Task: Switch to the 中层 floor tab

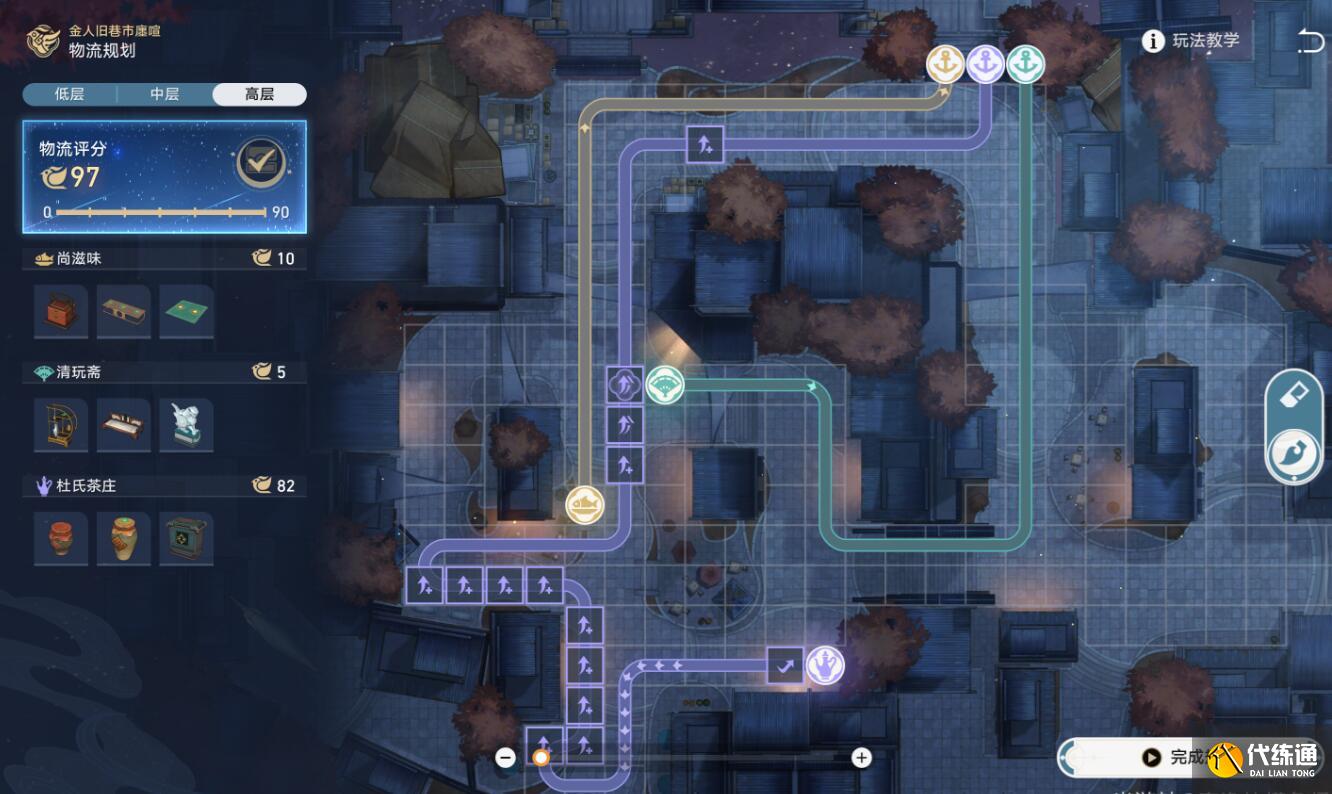Action: pos(164,94)
